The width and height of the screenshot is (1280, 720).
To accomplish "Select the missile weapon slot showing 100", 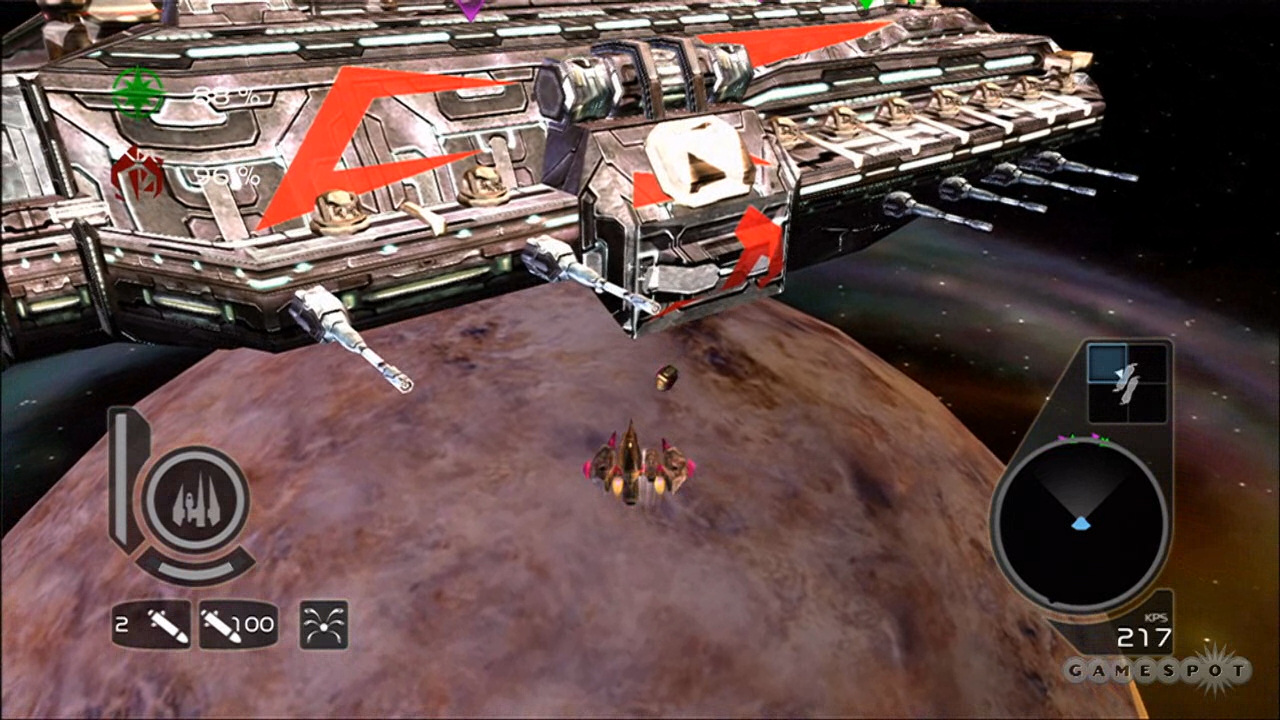I will 237,626.
